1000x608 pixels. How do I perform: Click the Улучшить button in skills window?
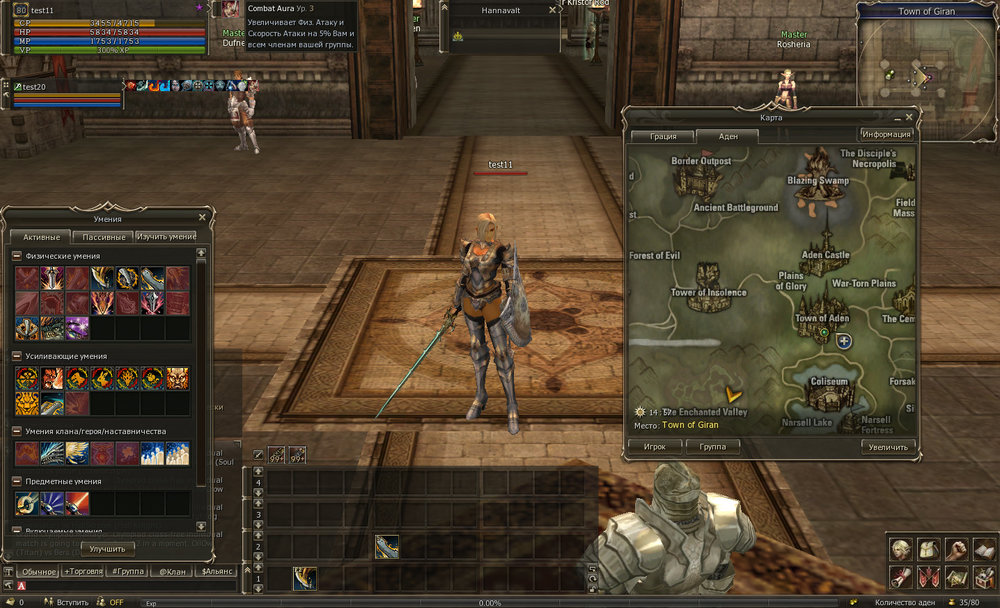tap(107, 549)
